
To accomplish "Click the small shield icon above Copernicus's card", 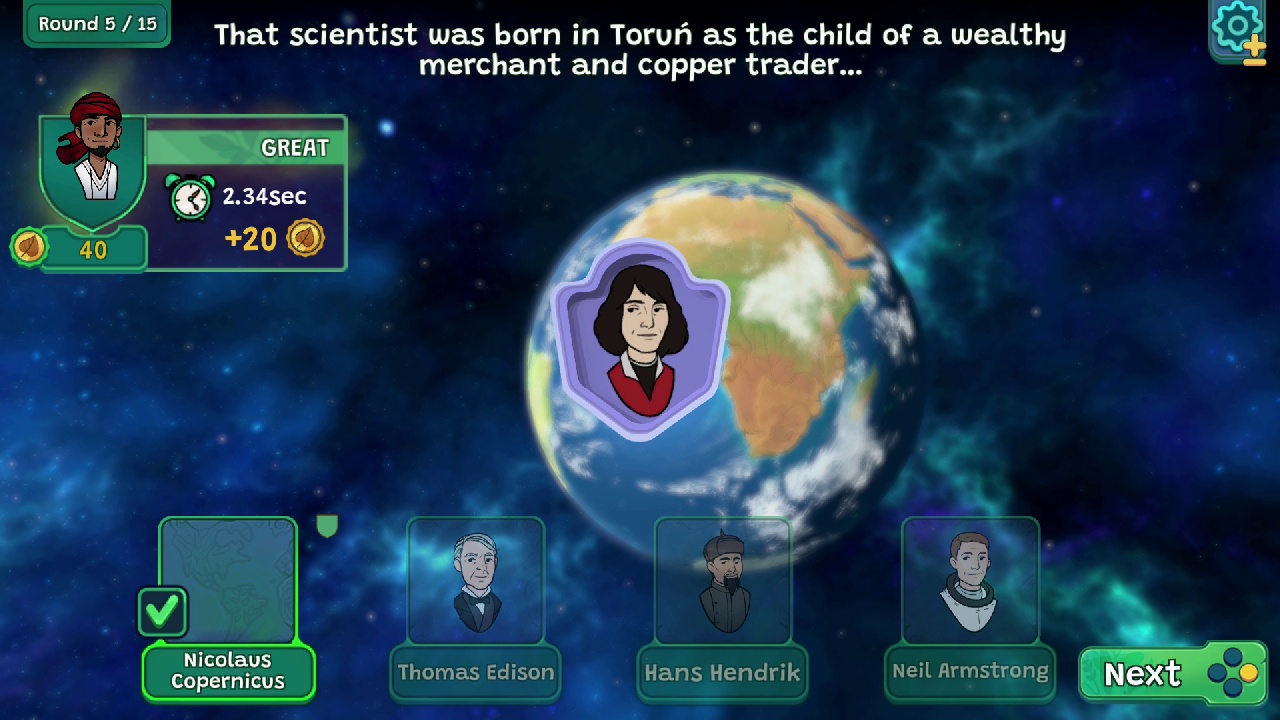I will (328, 526).
